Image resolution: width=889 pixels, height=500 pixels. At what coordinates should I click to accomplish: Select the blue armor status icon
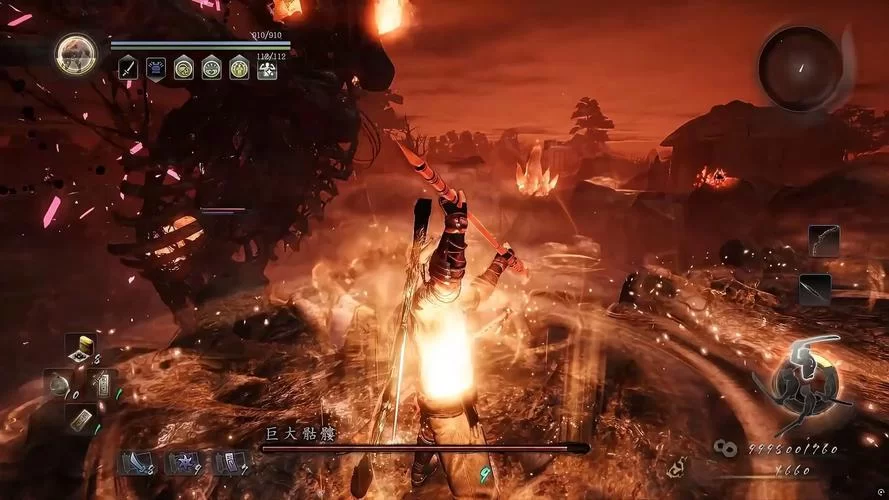coord(157,68)
